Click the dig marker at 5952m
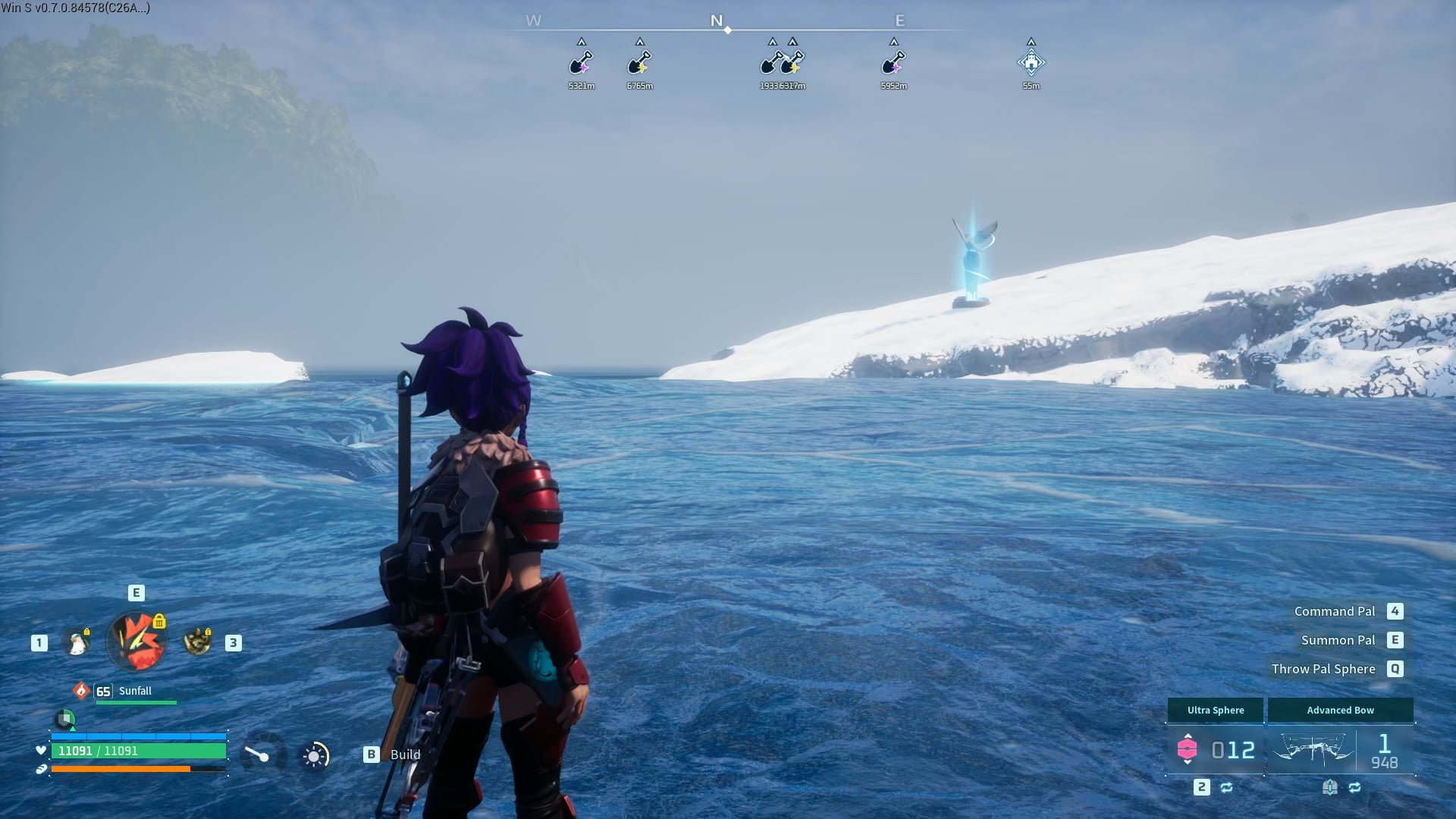 point(893,63)
